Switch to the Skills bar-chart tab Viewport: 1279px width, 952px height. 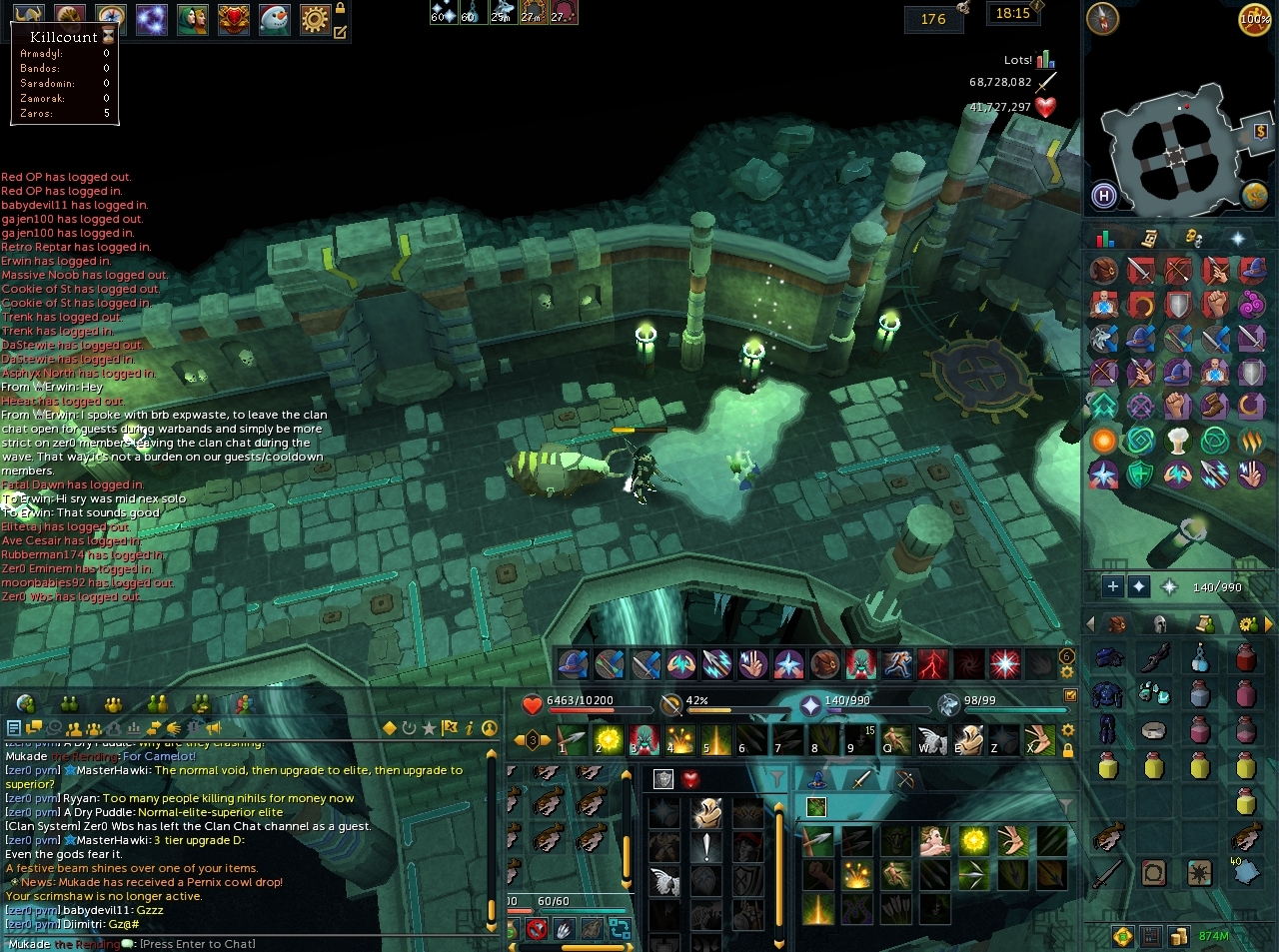(x=1105, y=238)
